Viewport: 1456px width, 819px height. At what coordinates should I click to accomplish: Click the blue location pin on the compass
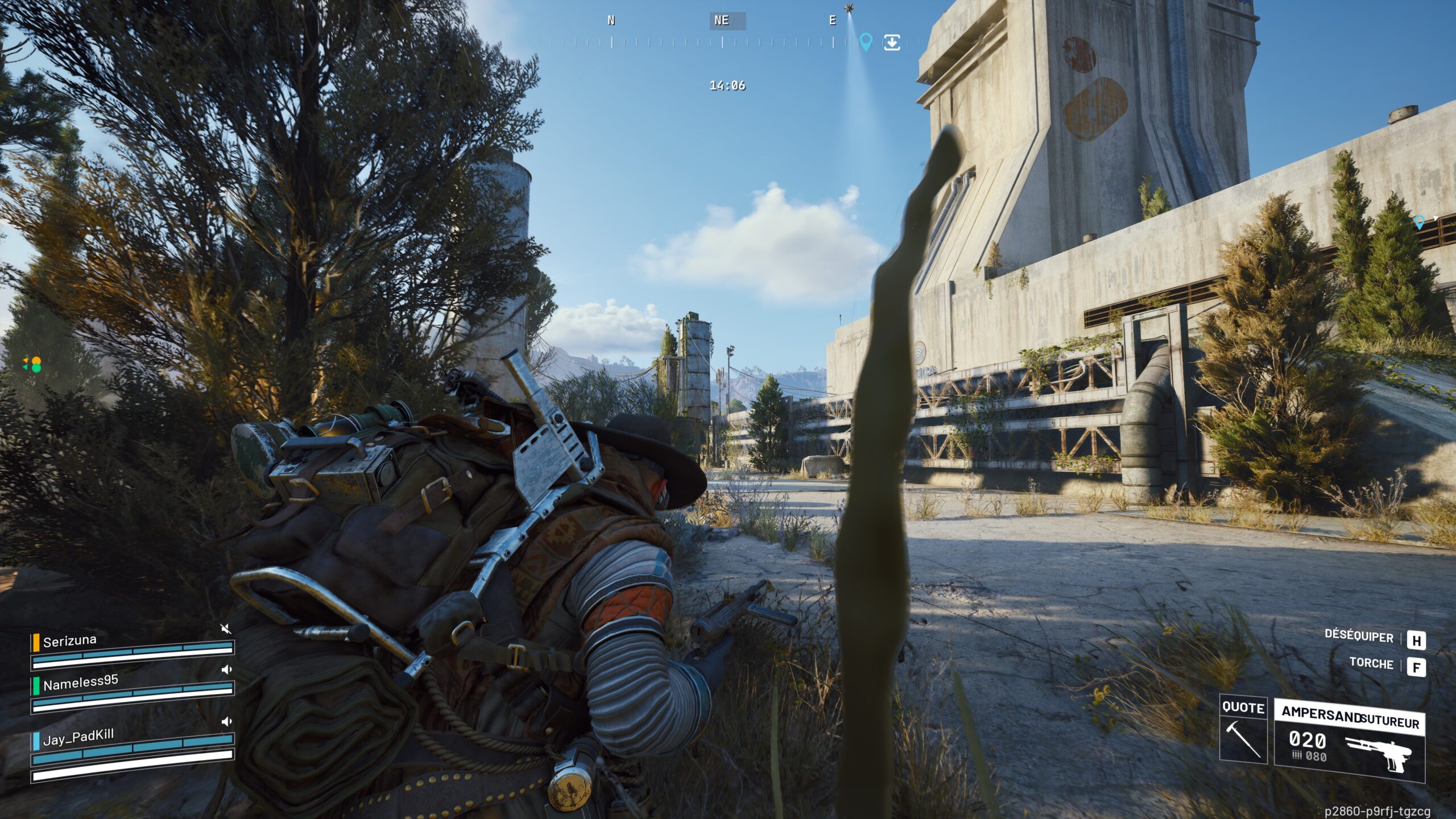(x=866, y=42)
